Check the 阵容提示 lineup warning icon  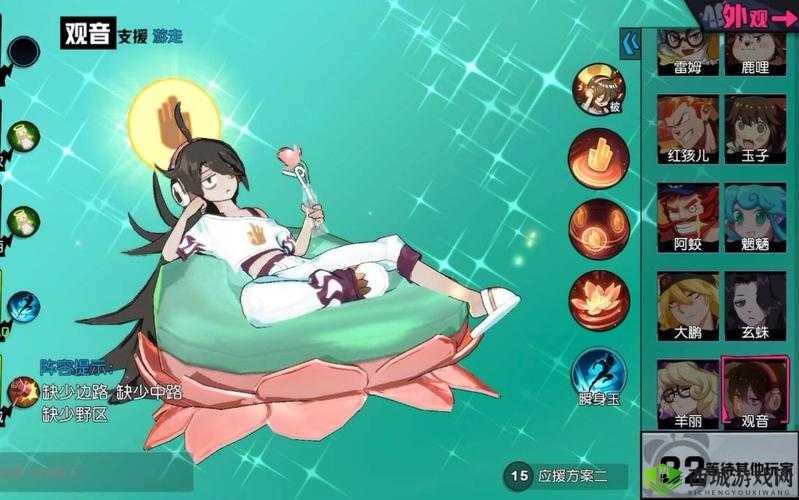[22, 391]
